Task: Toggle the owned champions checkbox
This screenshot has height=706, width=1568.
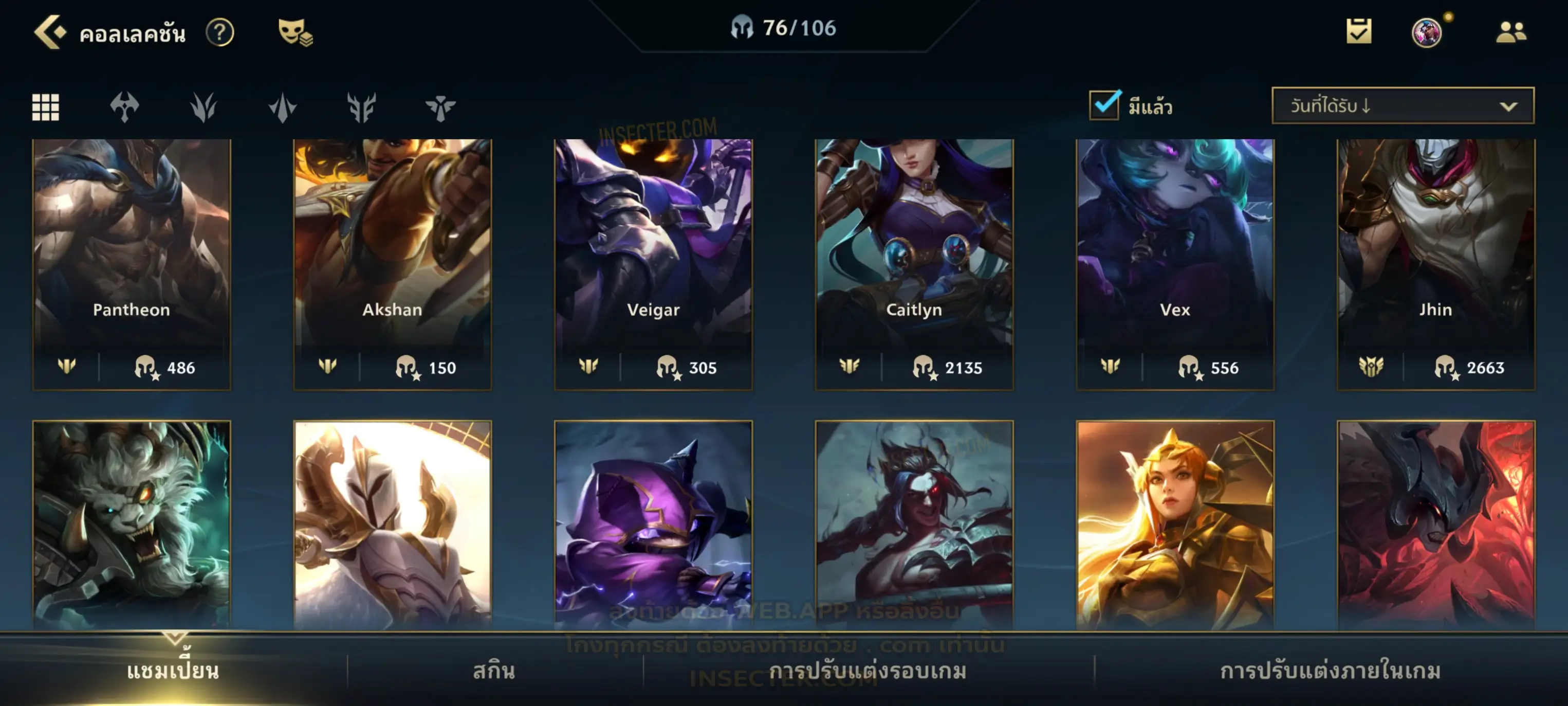Action: pyautogui.click(x=1104, y=105)
